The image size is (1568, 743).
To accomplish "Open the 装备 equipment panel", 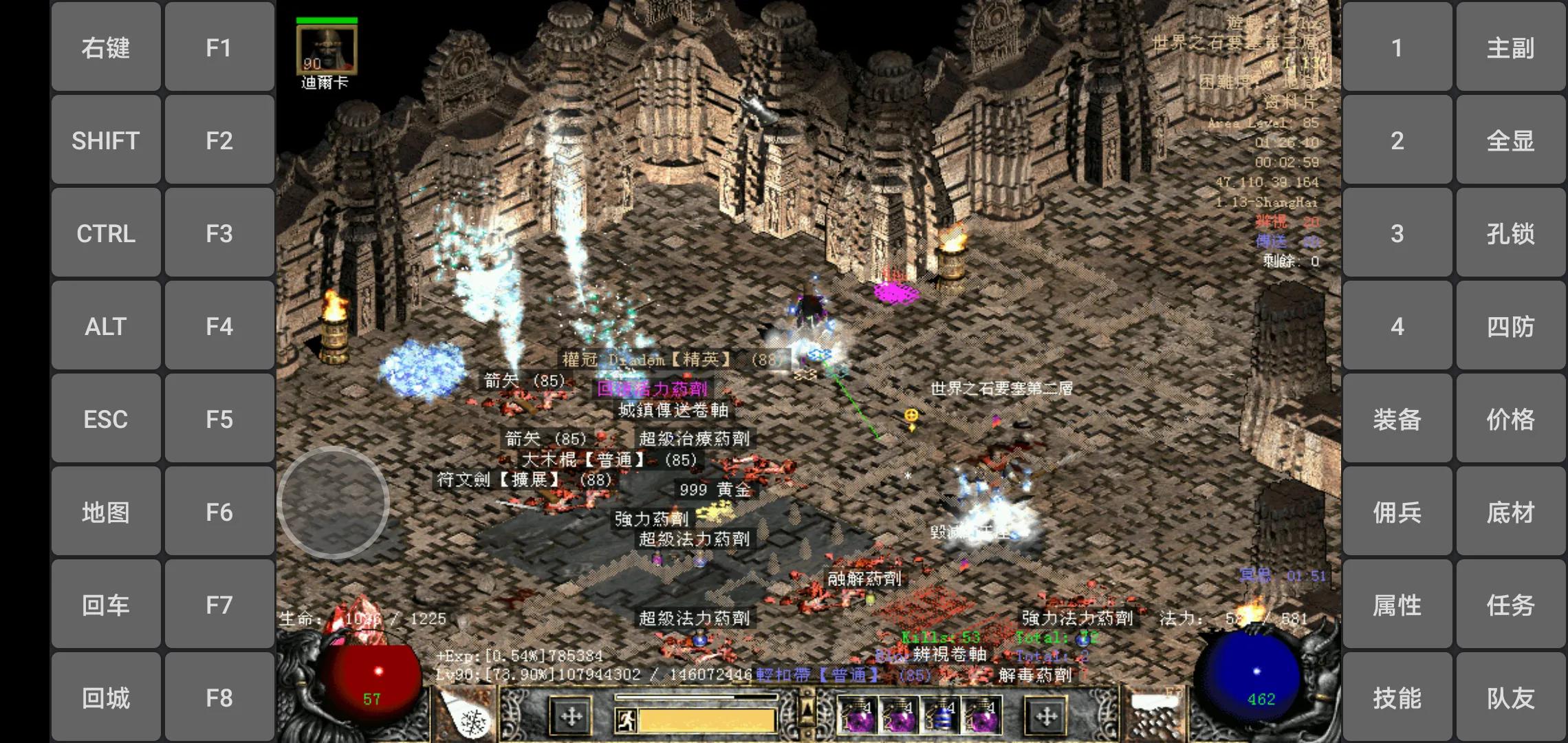I will point(1397,419).
